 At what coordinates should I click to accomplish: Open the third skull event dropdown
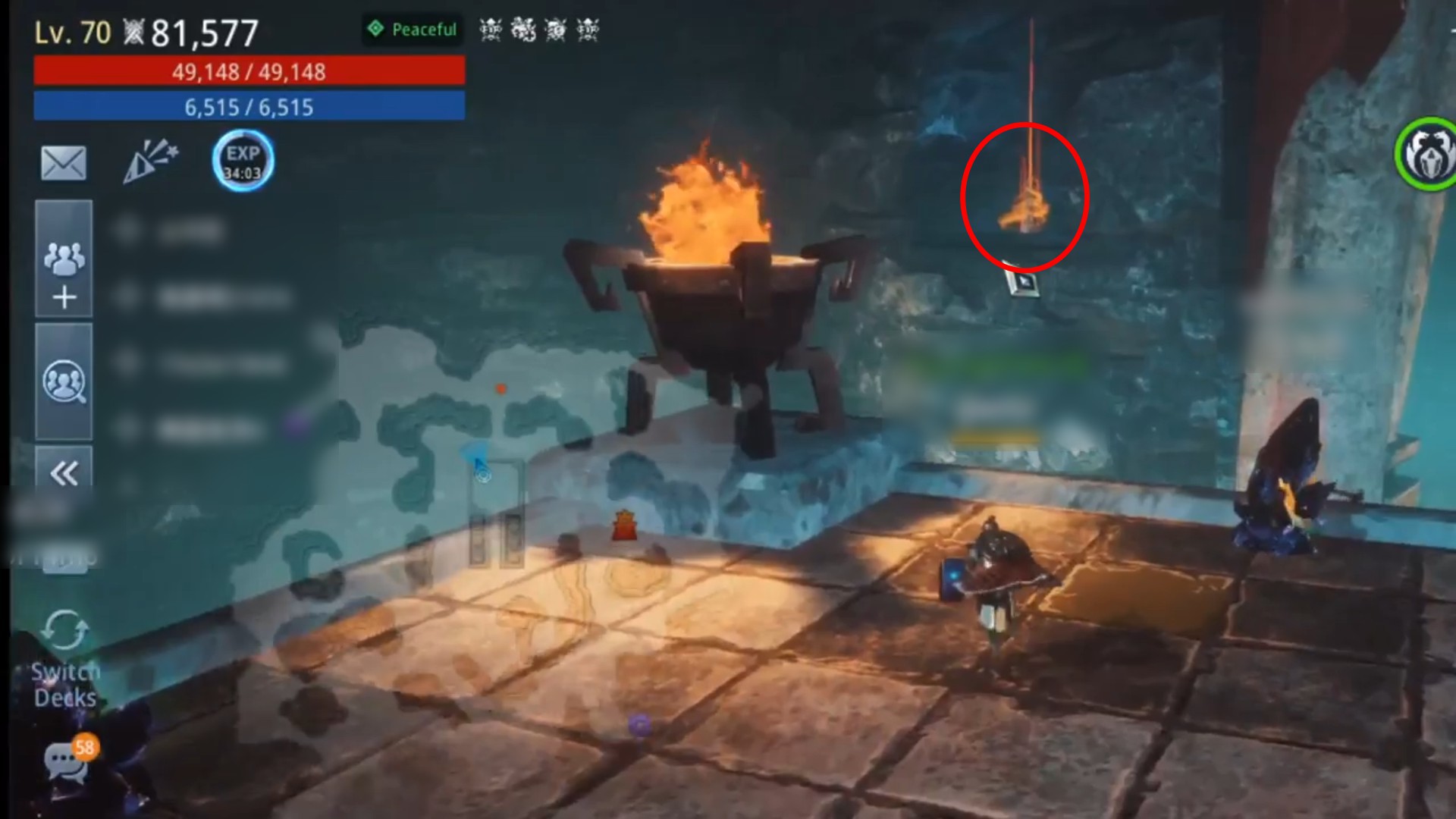click(557, 30)
